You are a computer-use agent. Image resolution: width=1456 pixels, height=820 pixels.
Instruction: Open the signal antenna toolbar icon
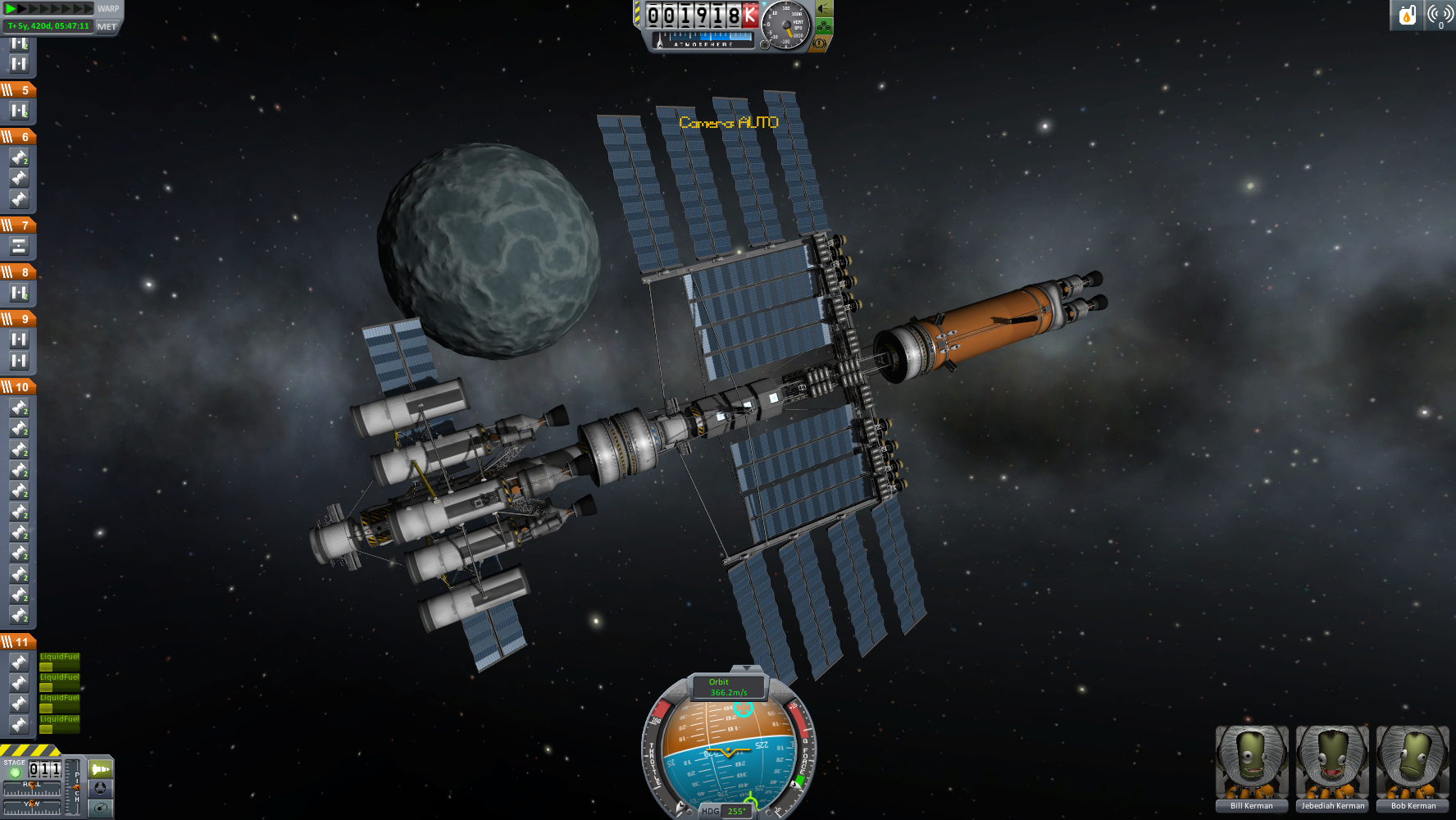1440,15
